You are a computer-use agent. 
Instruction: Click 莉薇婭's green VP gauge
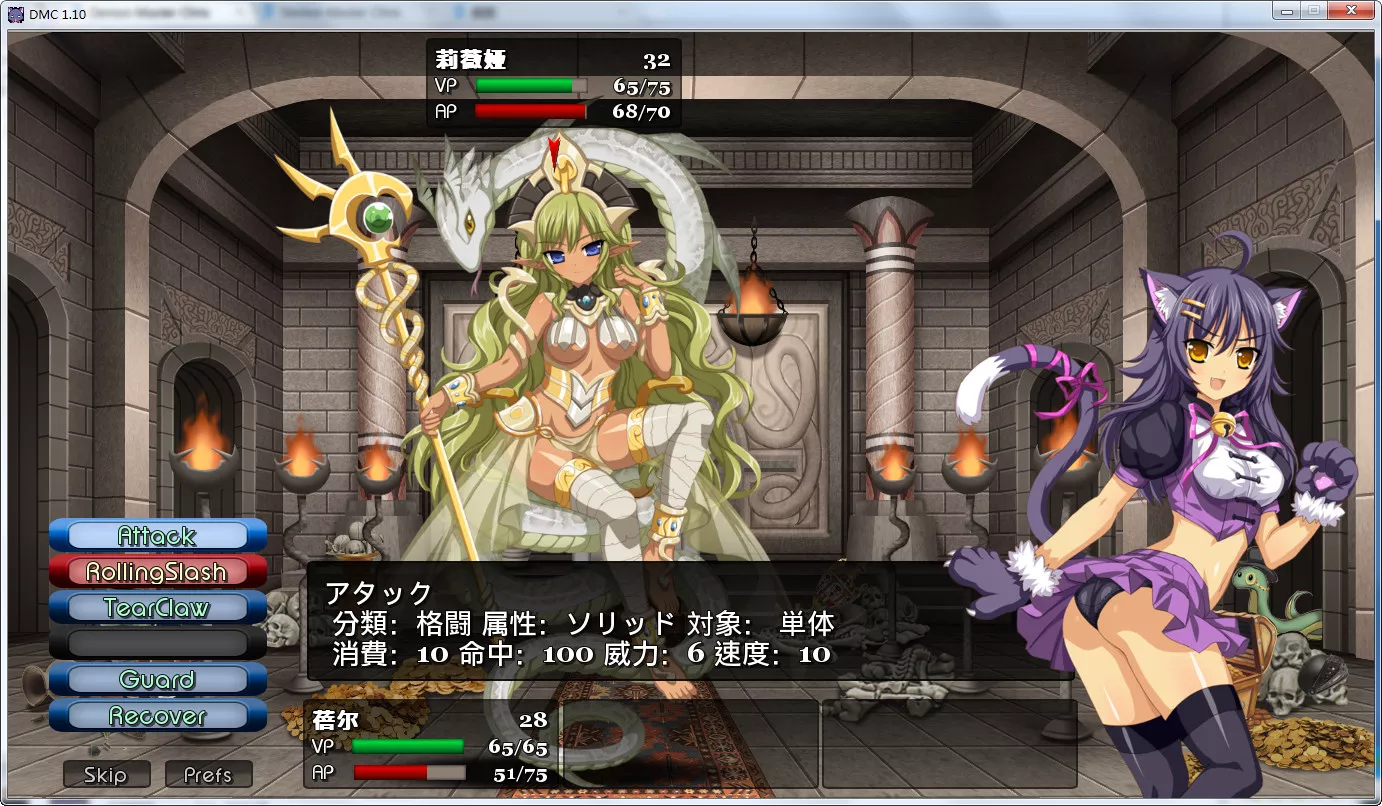(x=530, y=86)
